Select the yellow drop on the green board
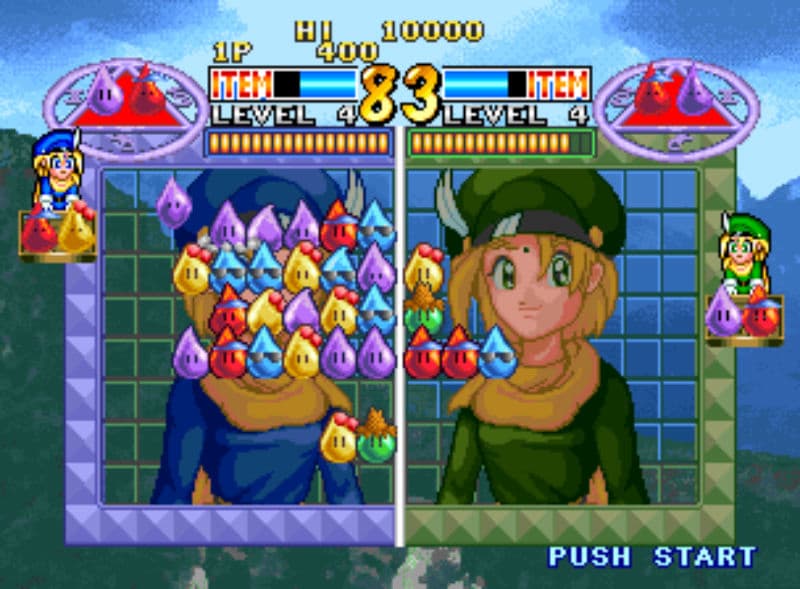The image size is (800, 589). point(424,267)
